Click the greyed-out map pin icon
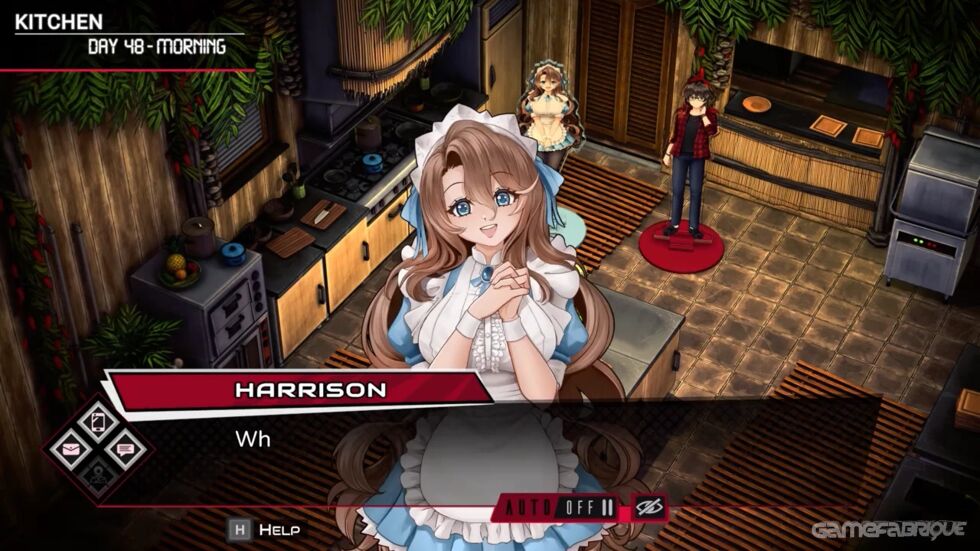The width and height of the screenshot is (980, 551). 98,478
